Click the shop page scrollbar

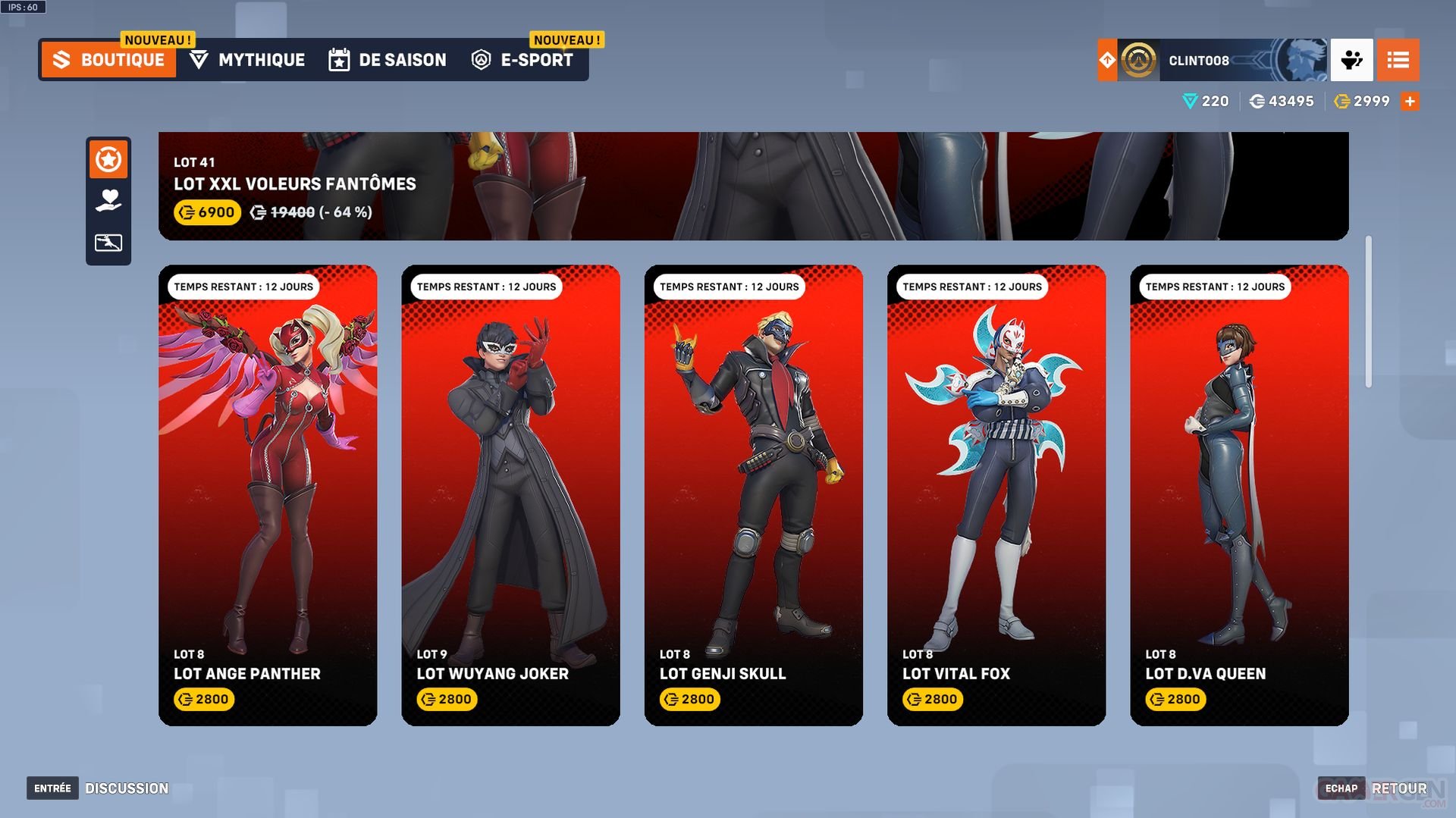[1368, 312]
